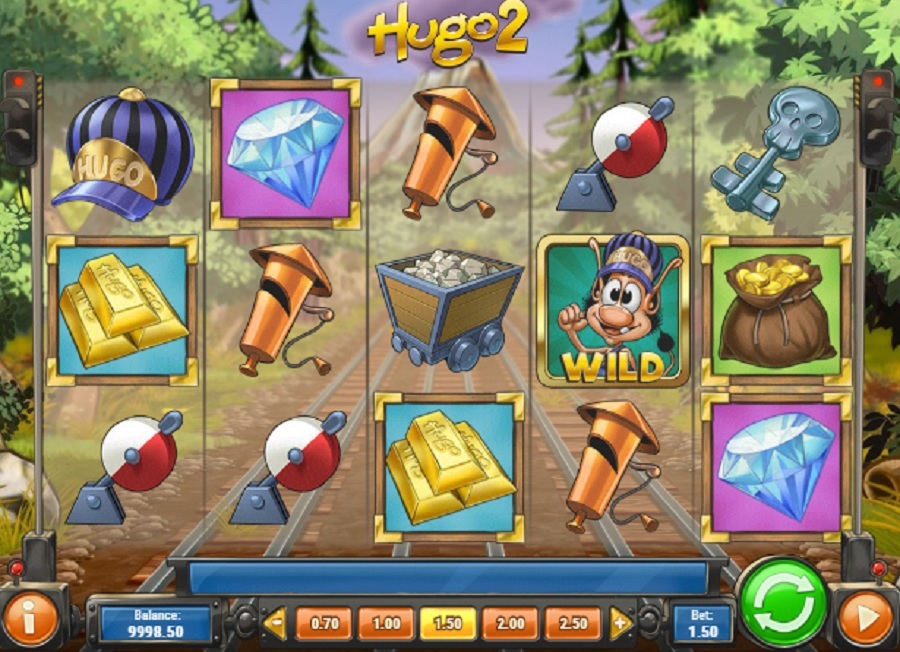Select the 0.70 bet amount

[323, 623]
